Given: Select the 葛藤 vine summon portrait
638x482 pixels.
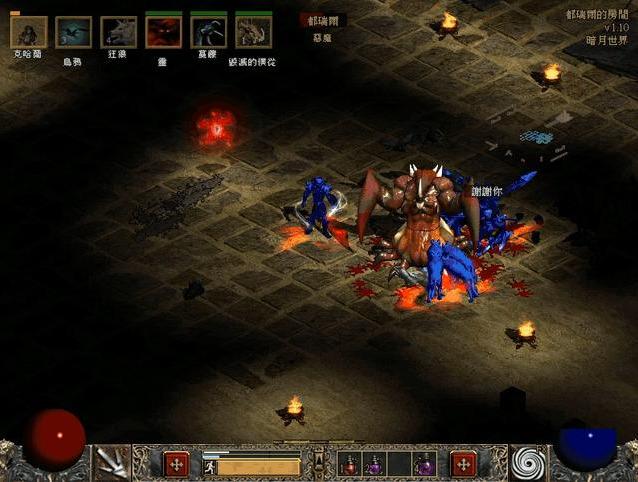Looking at the screenshot, I should (208, 32).
